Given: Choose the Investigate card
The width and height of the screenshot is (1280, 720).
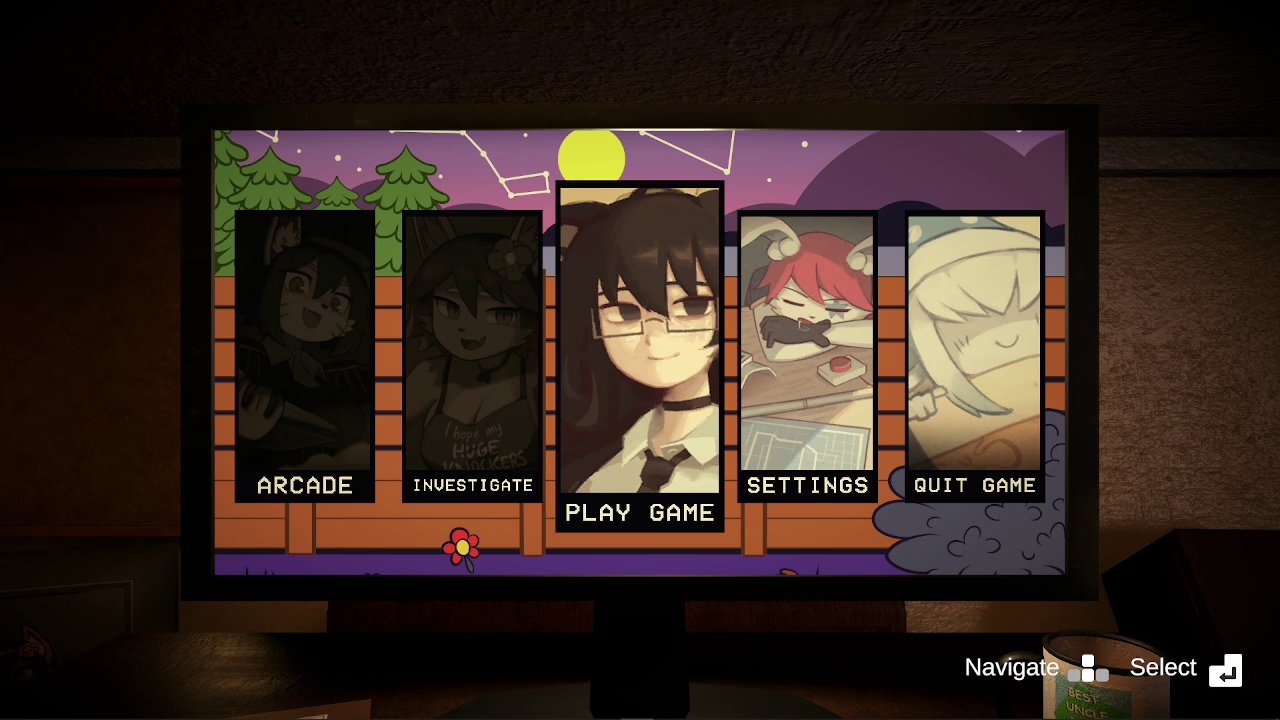Looking at the screenshot, I should click(472, 356).
